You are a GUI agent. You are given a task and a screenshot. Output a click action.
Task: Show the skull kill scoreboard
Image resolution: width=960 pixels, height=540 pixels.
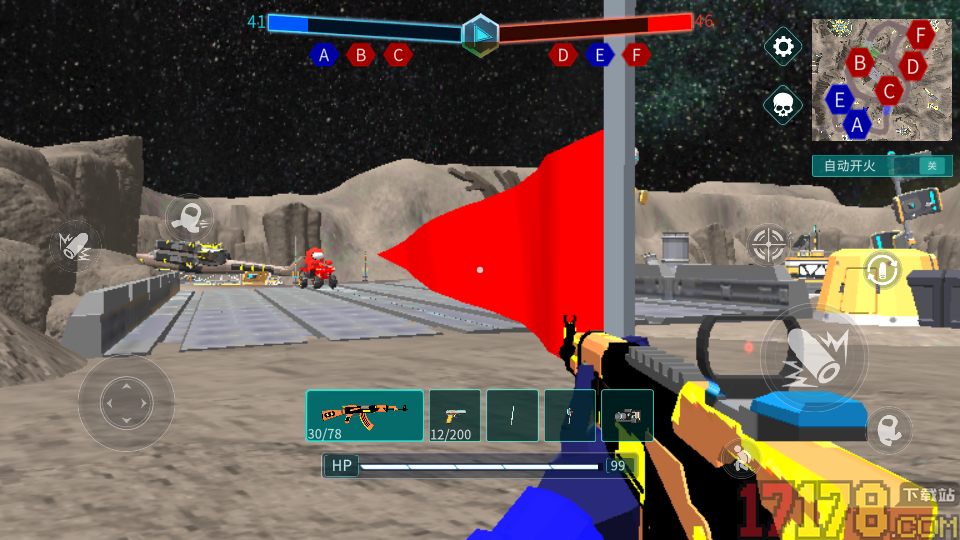click(x=783, y=104)
